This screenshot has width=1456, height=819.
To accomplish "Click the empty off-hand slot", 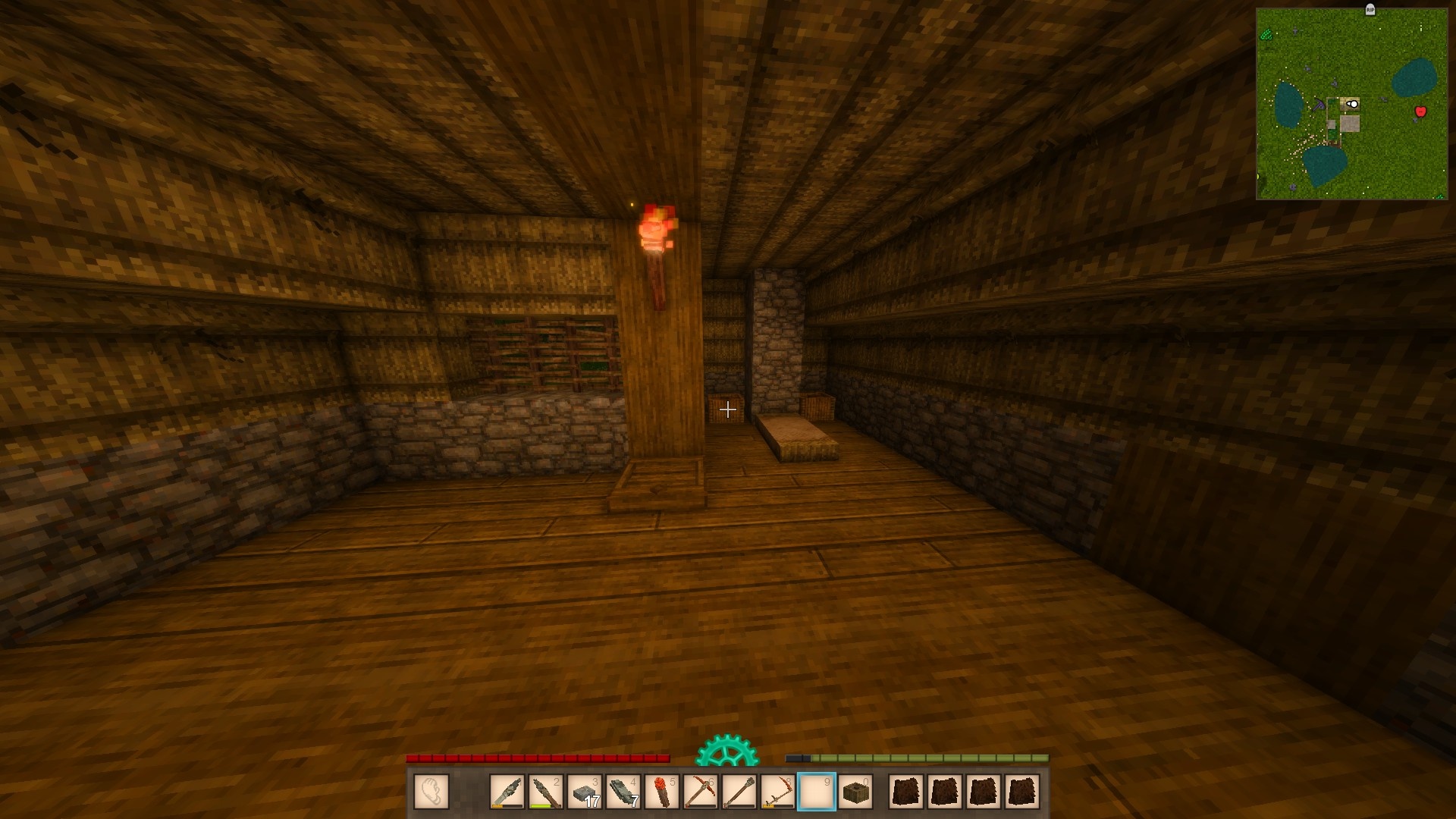I will (x=431, y=792).
